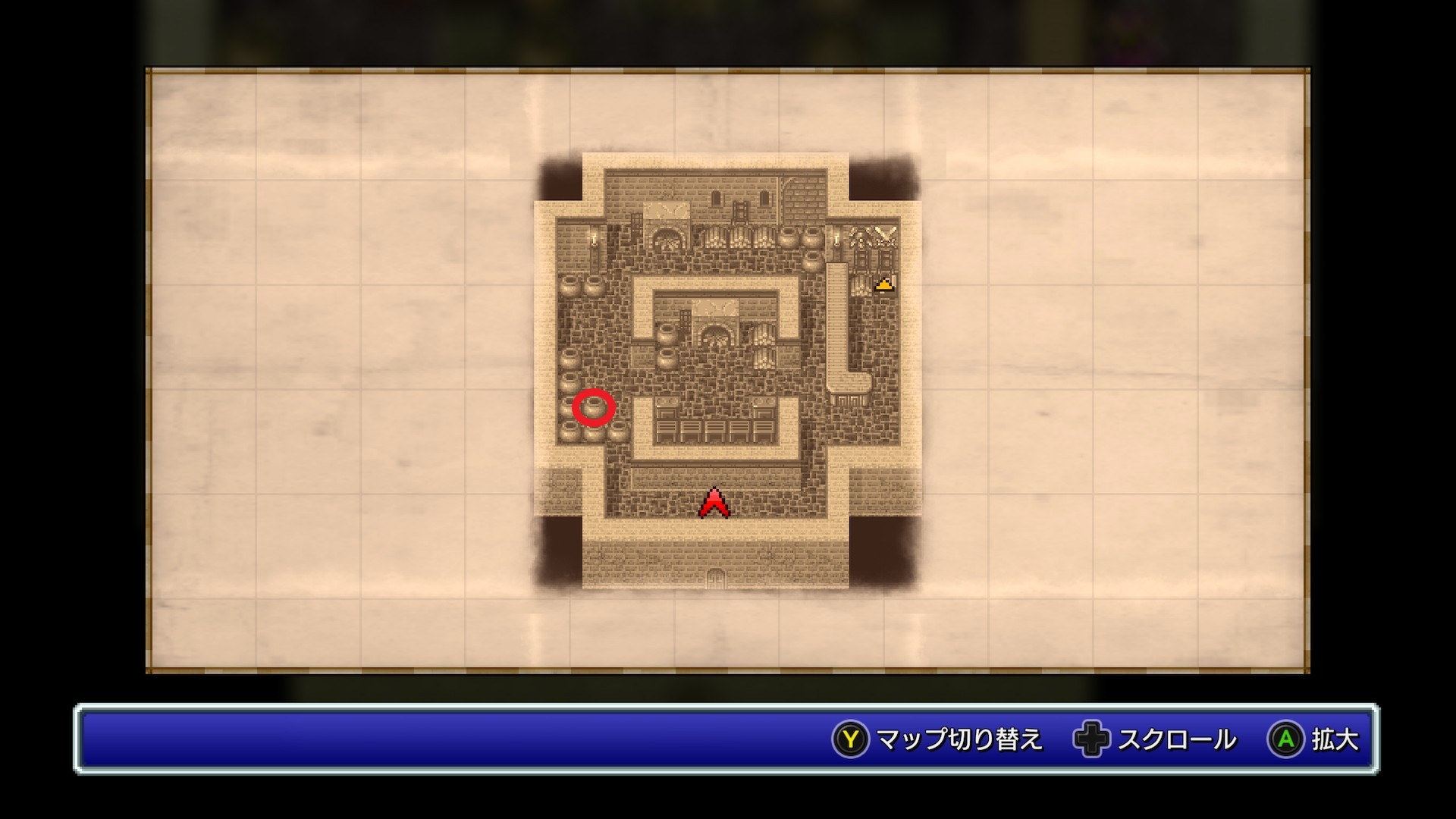Click the red circle marker on the map
Image resolution: width=1456 pixels, height=819 pixels.
(x=593, y=408)
